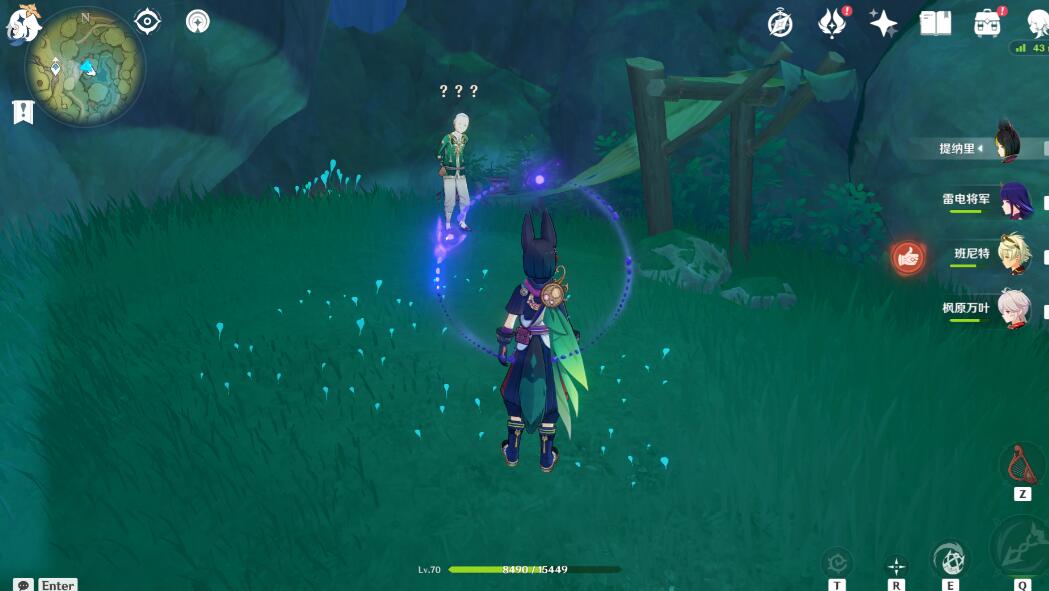Activate the Elemental Burst bow icon
Viewport: 1049px width, 591px height.
(x=1022, y=546)
